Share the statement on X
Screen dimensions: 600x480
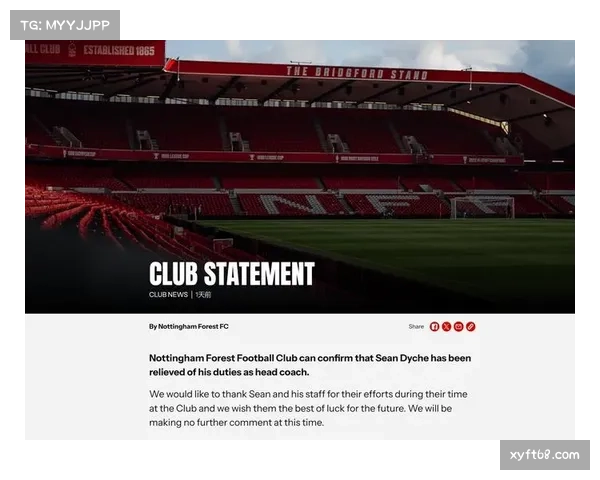coord(447,326)
